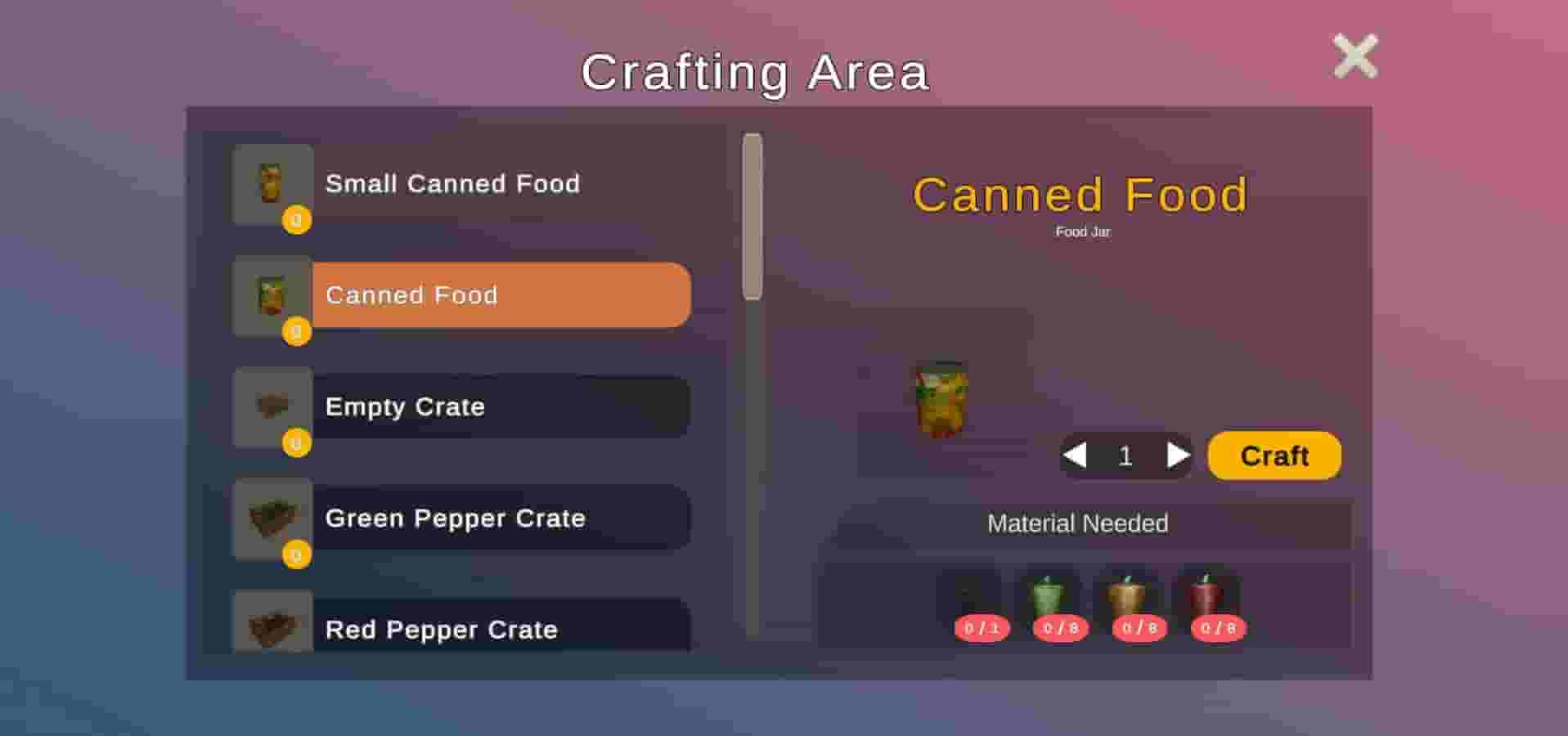Close the Crafting Area window
Viewport: 1568px width, 736px height.
[1355, 55]
